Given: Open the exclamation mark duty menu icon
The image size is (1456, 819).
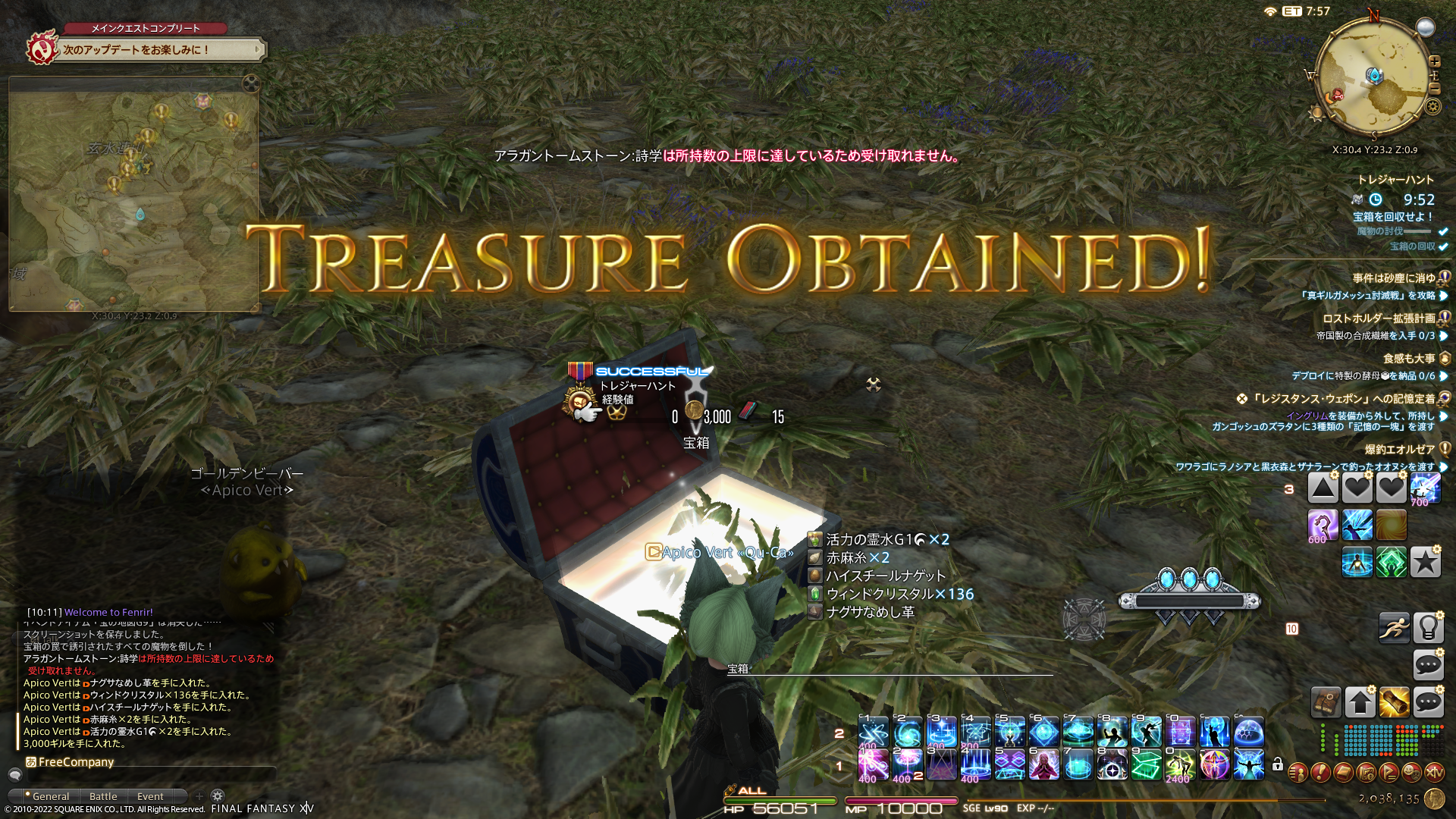Looking at the screenshot, I should [x=1320, y=773].
